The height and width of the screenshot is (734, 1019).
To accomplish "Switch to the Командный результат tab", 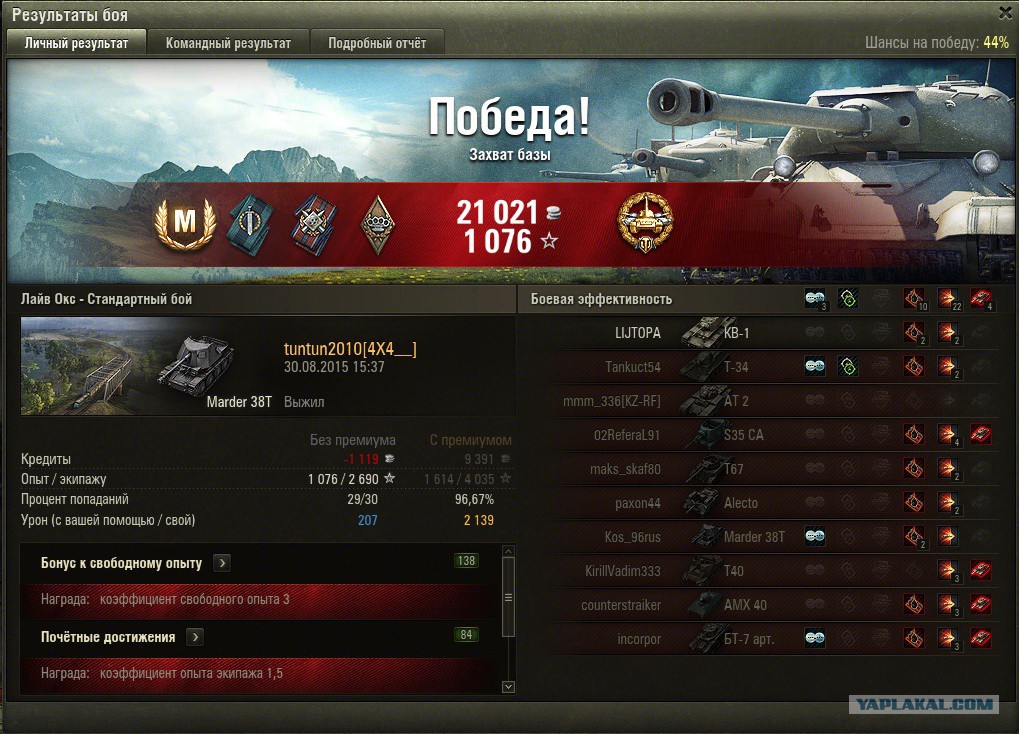I will tap(228, 43).
